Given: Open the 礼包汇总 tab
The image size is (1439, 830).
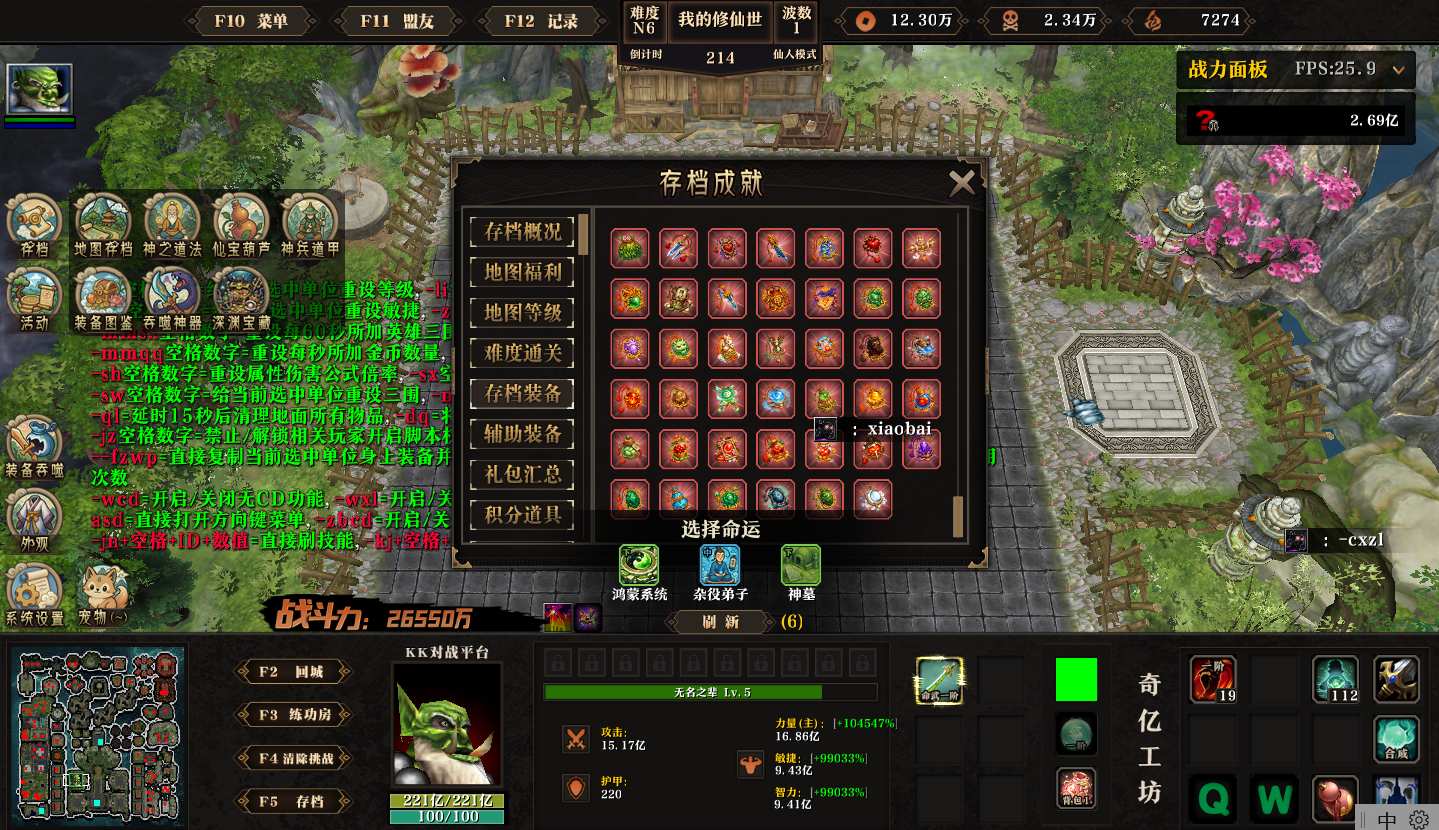Looking at the screenshot, I should (x=522, y=474).
